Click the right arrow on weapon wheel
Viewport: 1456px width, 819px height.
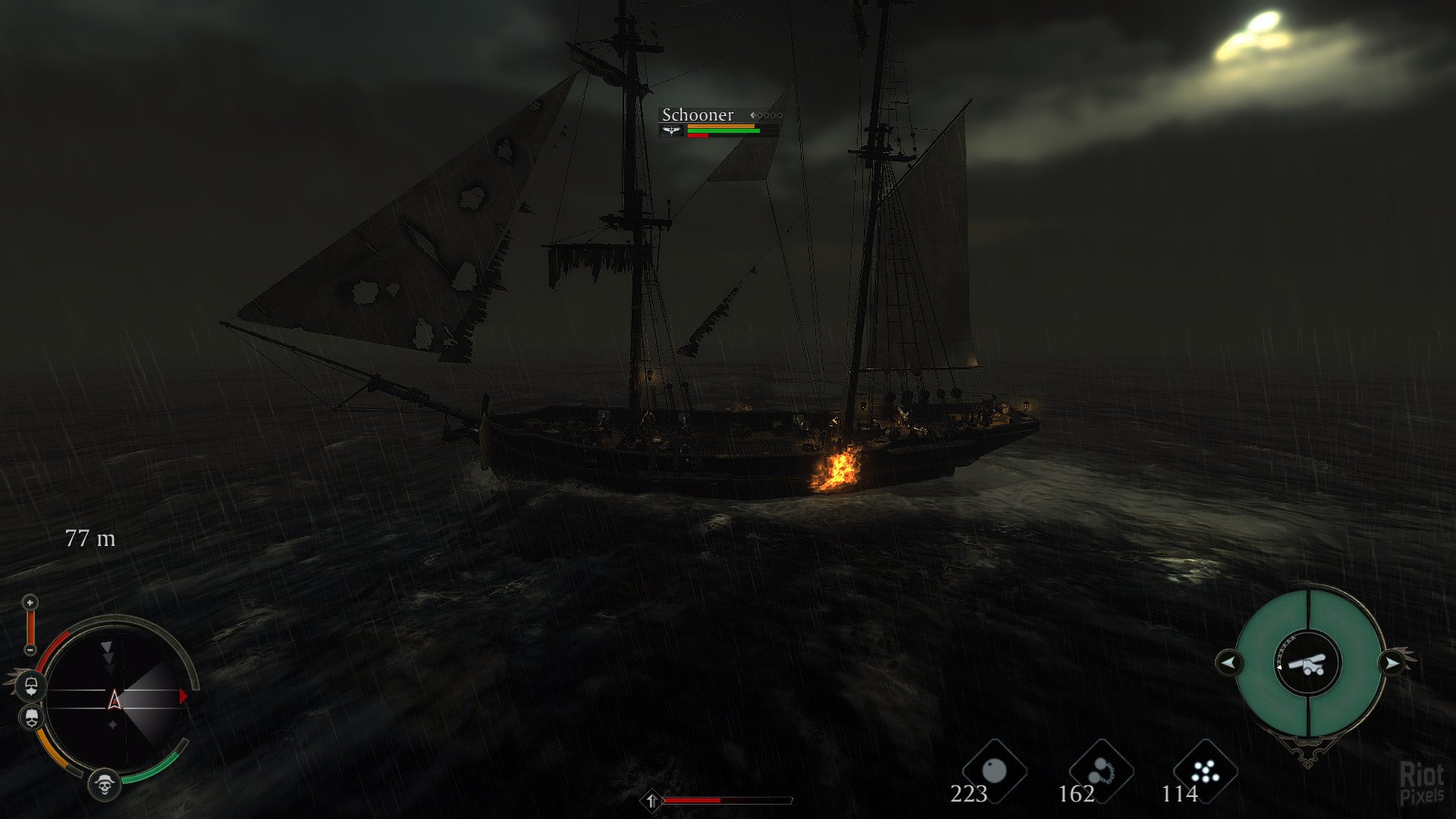click(x=1392, y=664)
